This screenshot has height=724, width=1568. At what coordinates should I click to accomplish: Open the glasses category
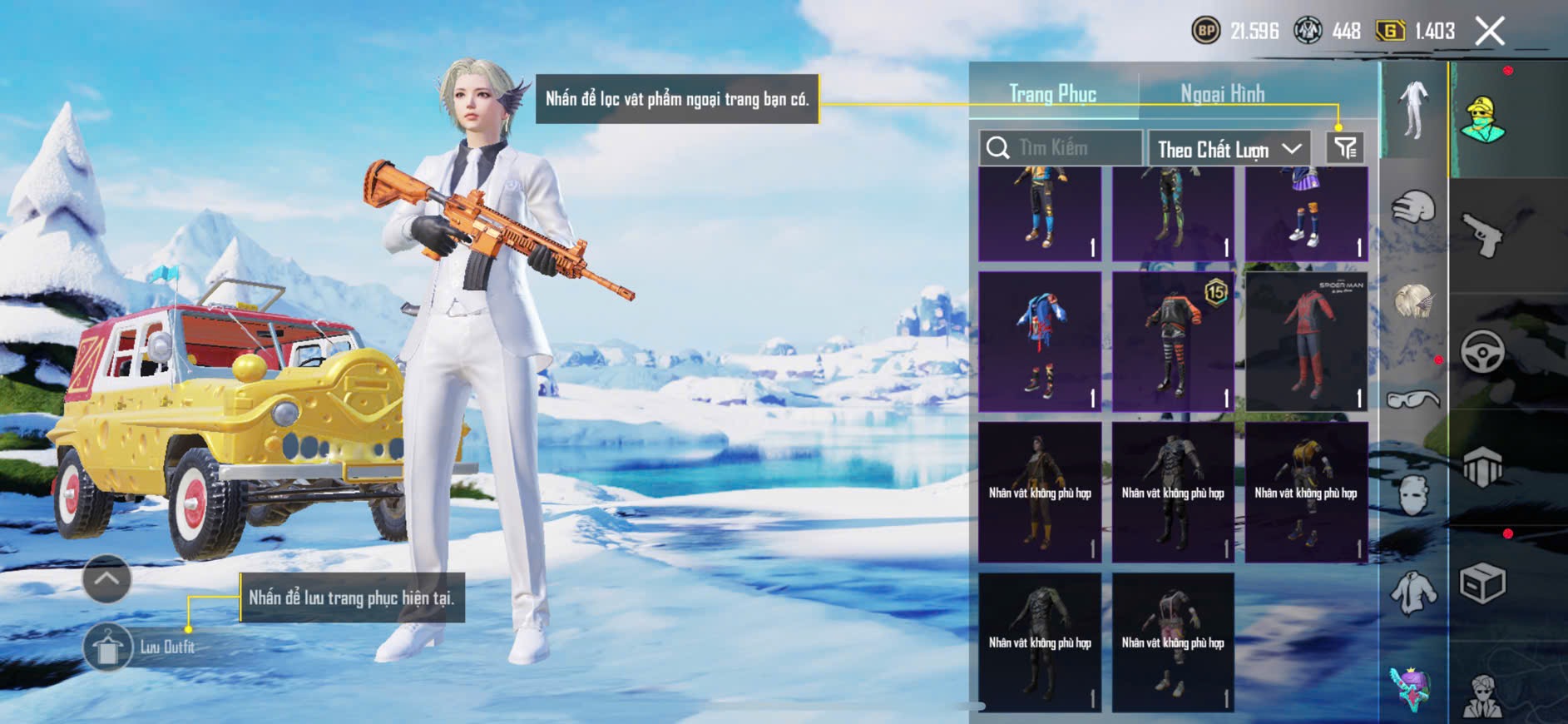coord(1413,400)
